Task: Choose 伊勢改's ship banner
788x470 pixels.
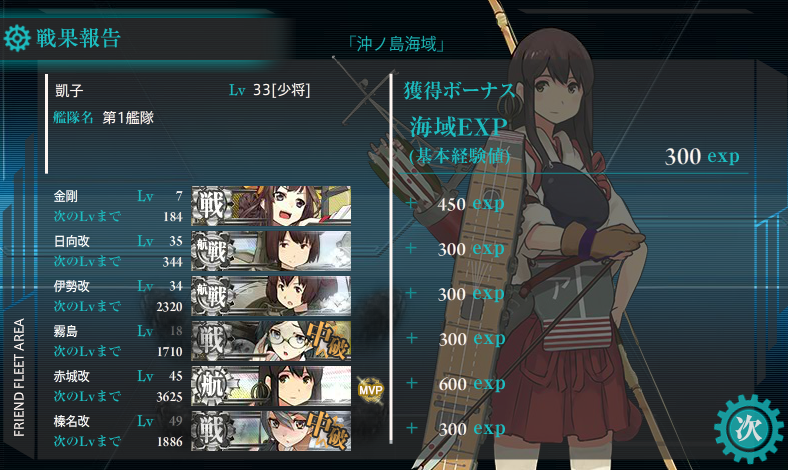Action: [271, 295]
